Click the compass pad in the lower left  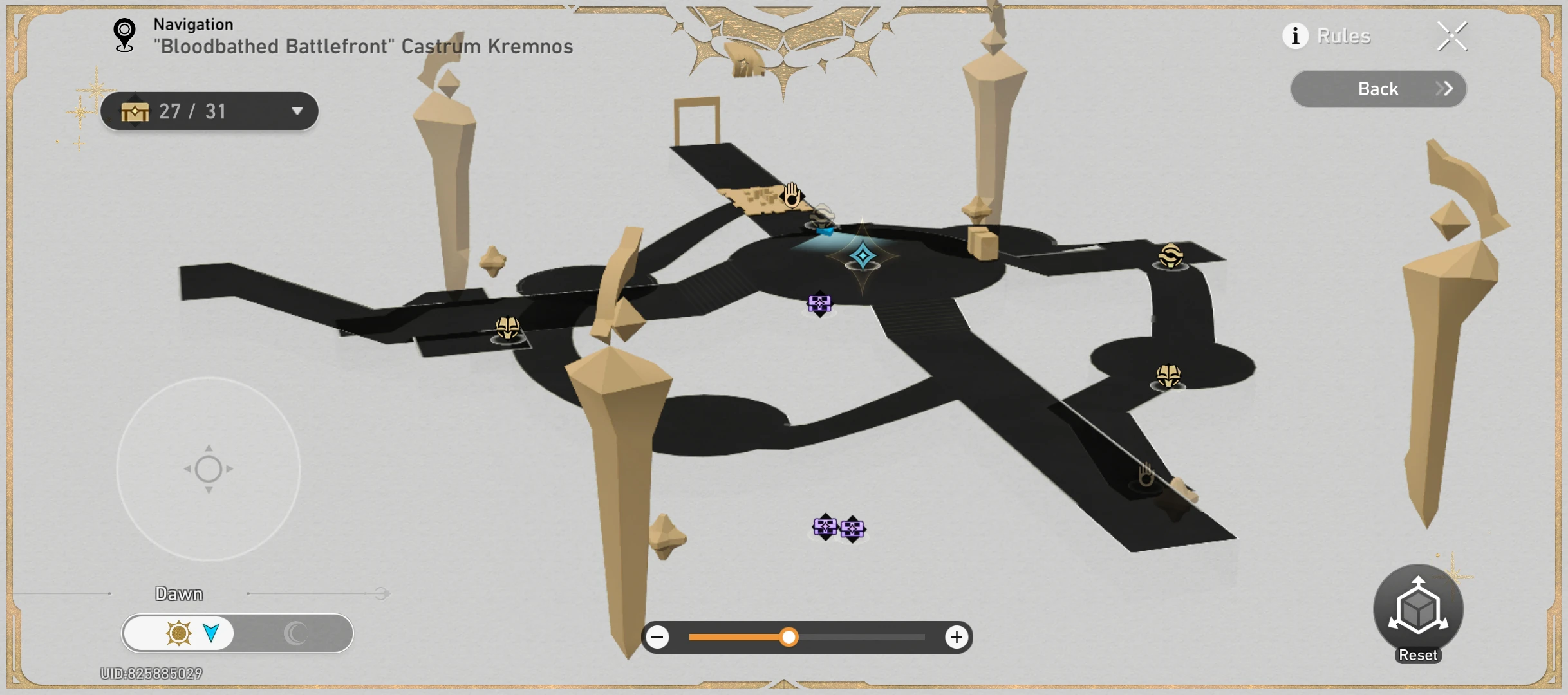click(208, 469)
